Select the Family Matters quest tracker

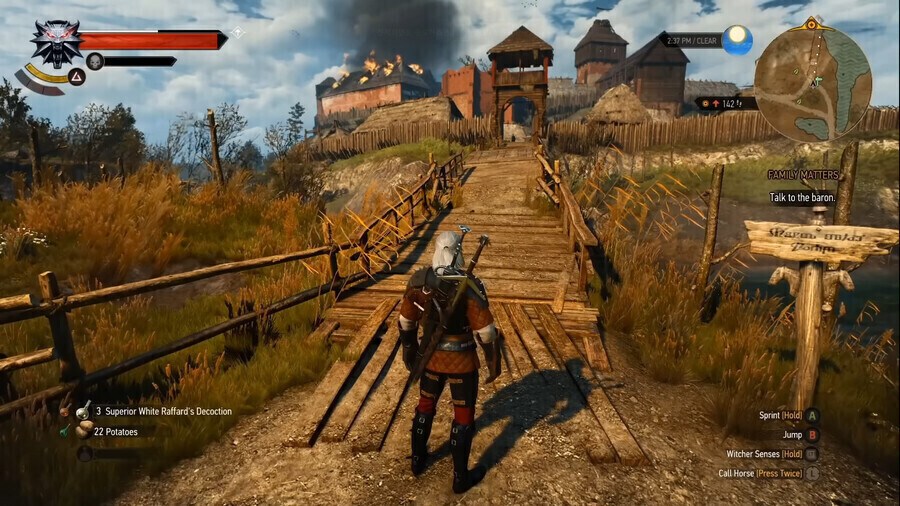[802, 175]
